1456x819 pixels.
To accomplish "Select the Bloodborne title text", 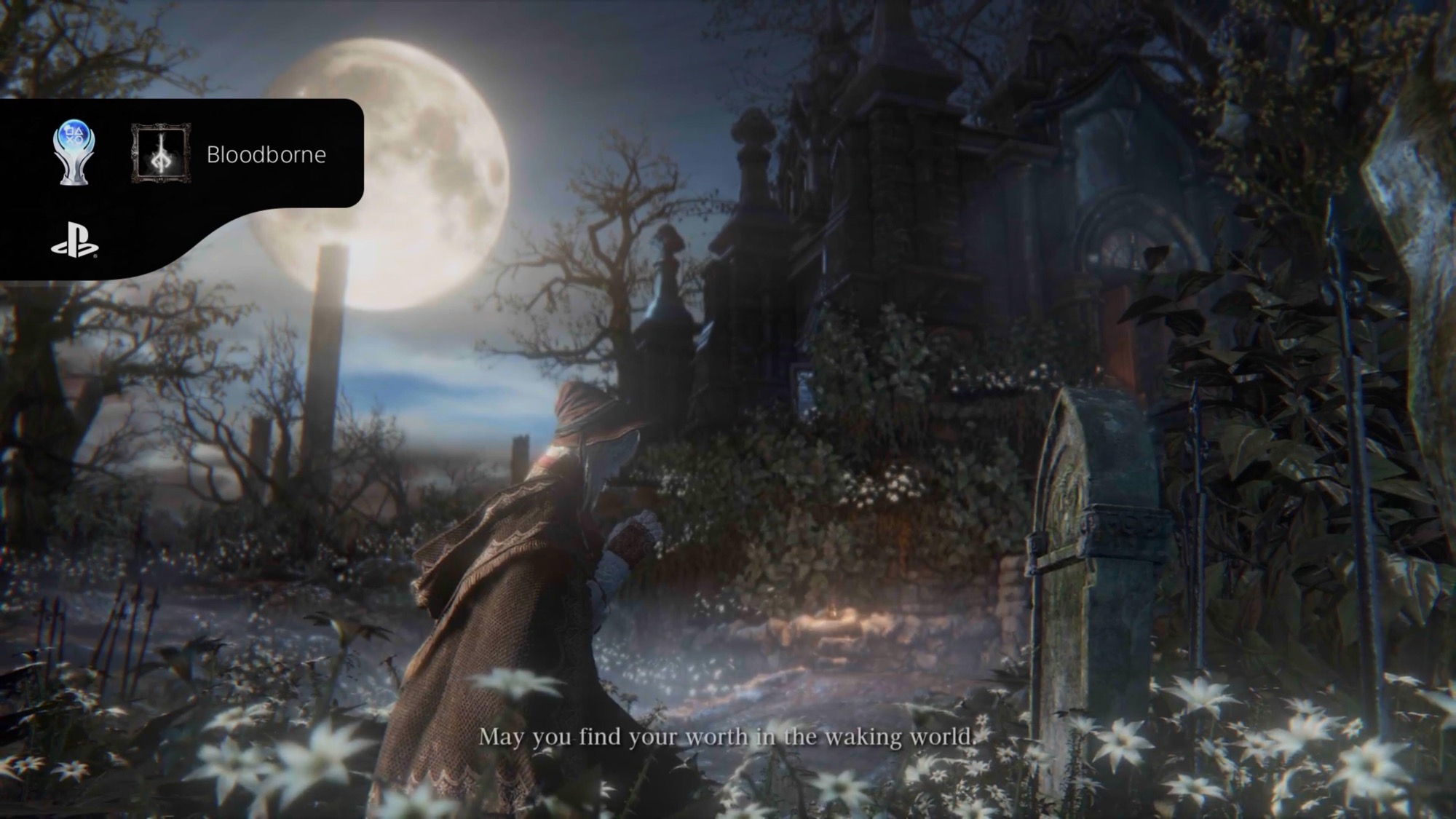I will (267, 154).
